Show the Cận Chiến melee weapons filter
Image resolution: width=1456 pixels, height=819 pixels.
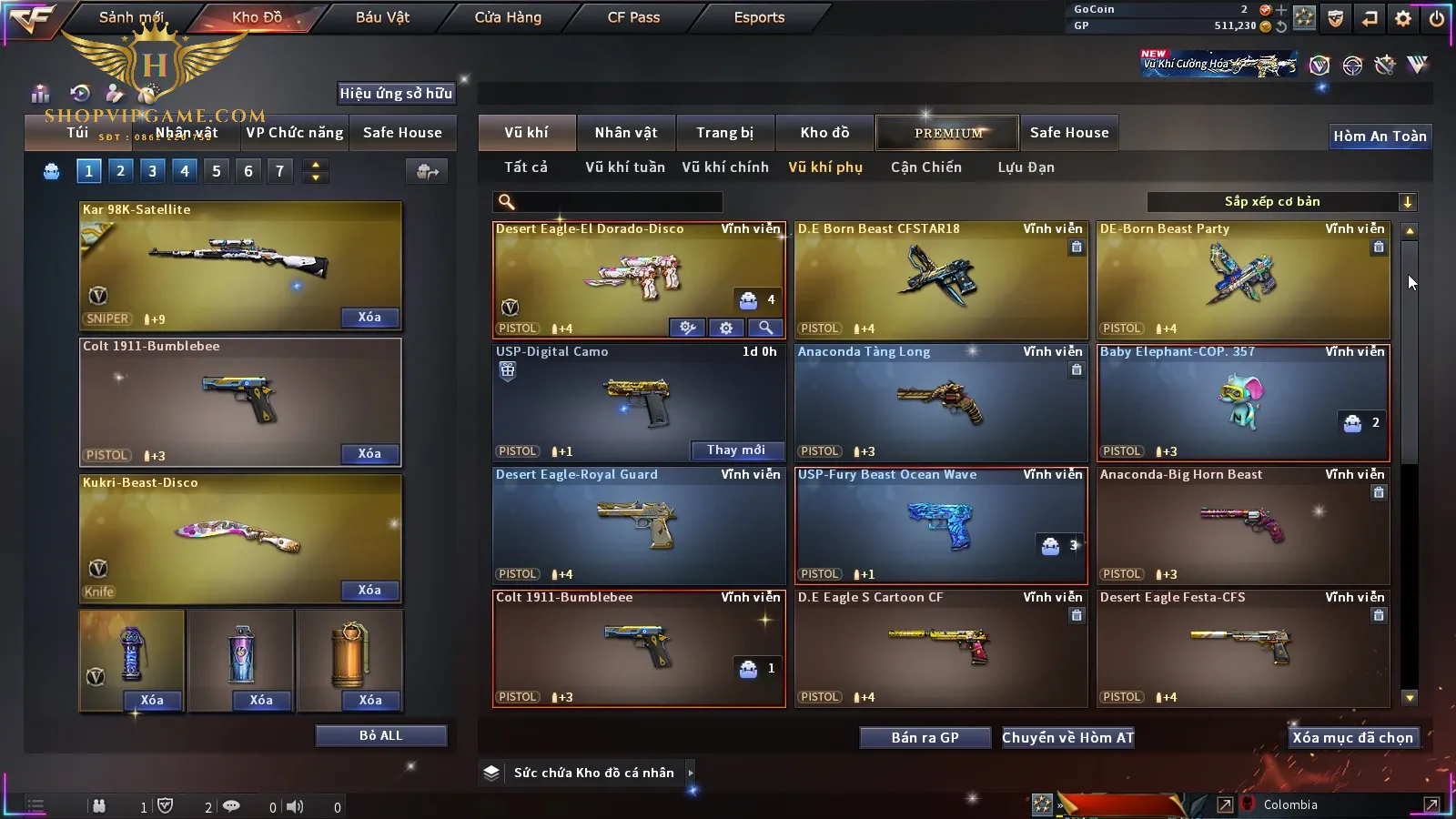(x=925, y=167)
